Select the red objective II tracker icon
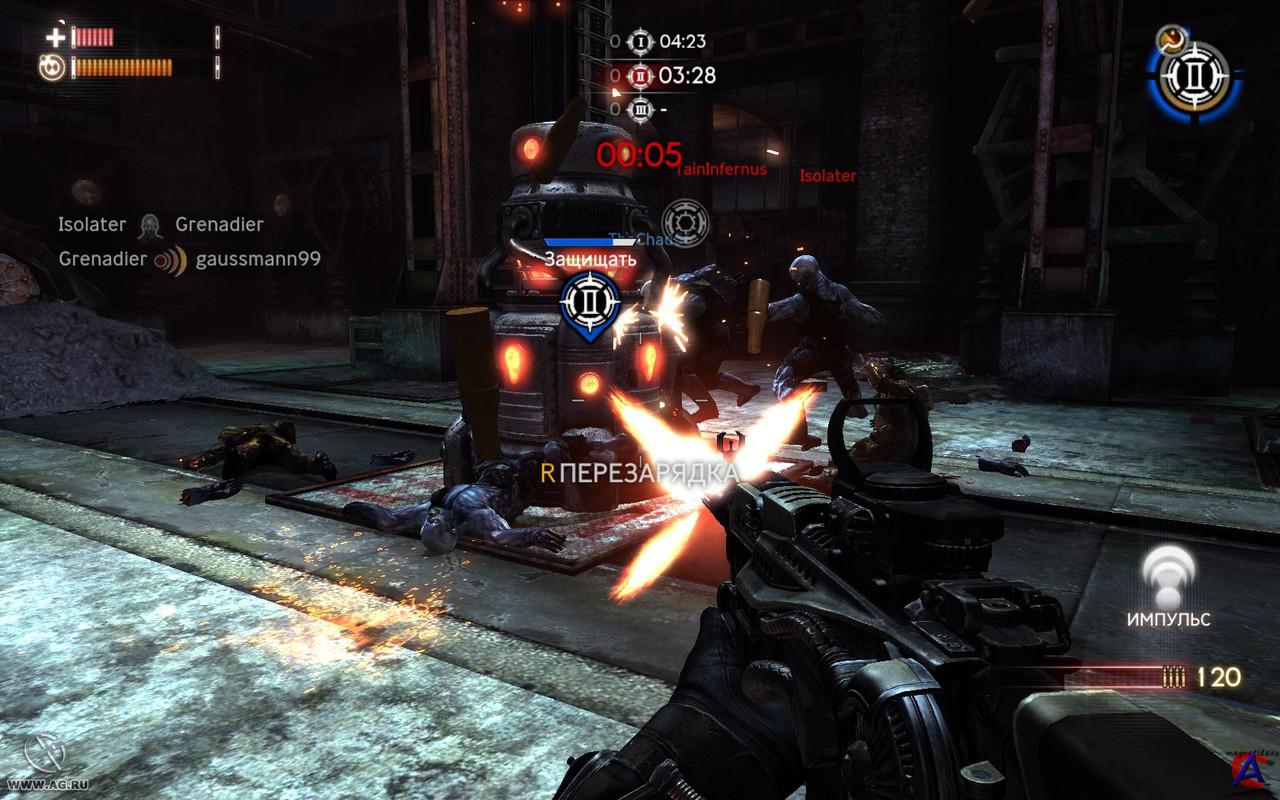This screenshot has width=1280, height=800. coord(640,75)
